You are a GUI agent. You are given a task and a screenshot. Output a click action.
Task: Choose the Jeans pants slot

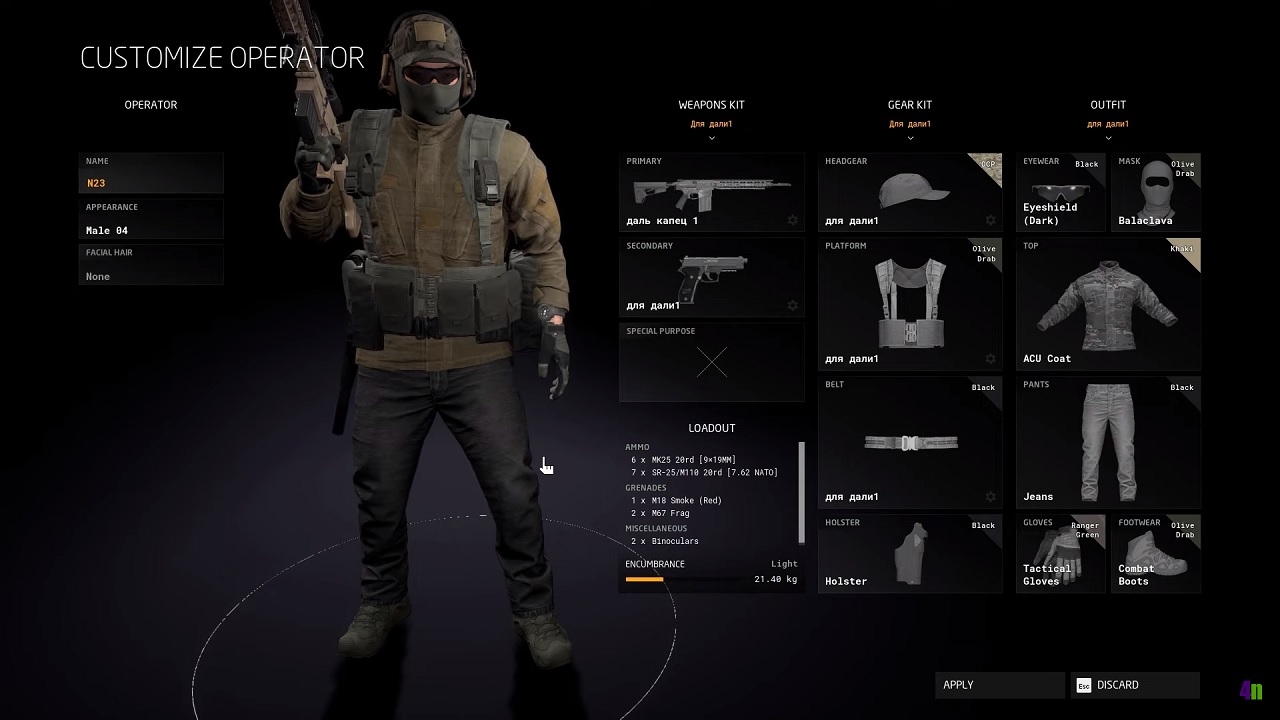click(x=1108, y=442)
